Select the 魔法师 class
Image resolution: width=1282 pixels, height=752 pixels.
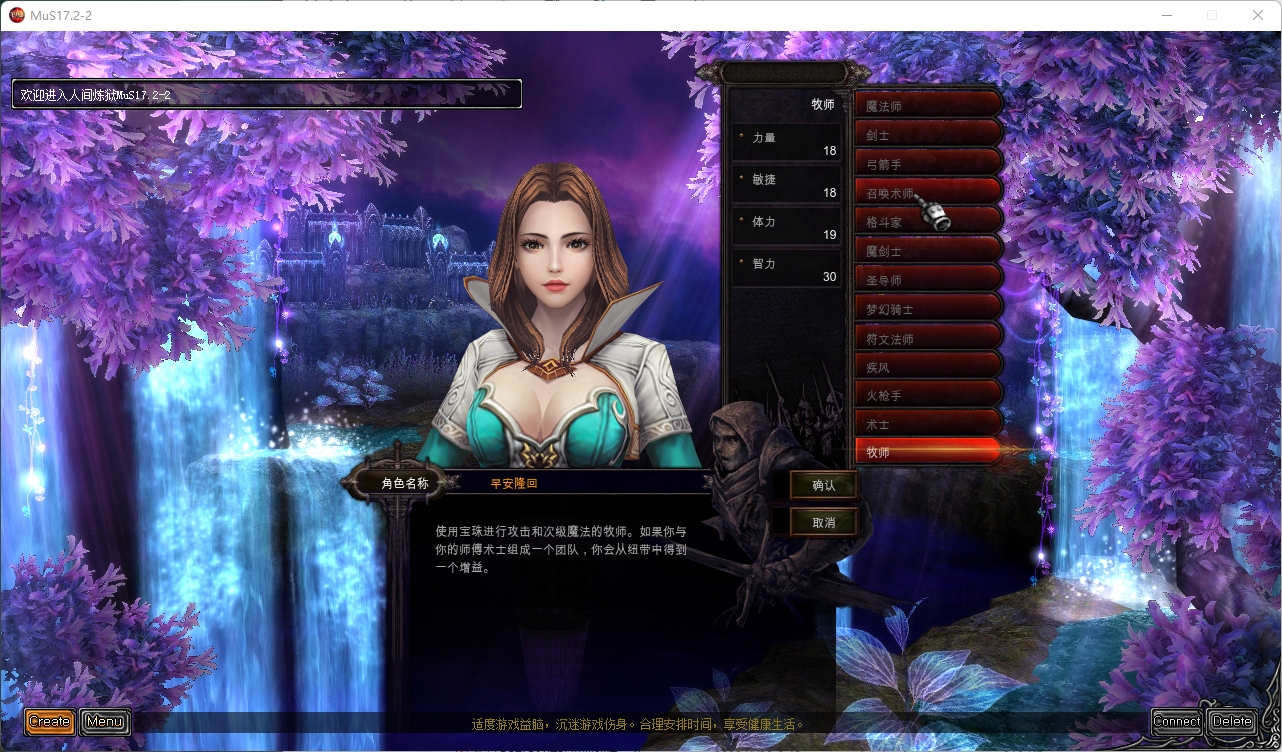pyautogui.click(x=927, y=105)
